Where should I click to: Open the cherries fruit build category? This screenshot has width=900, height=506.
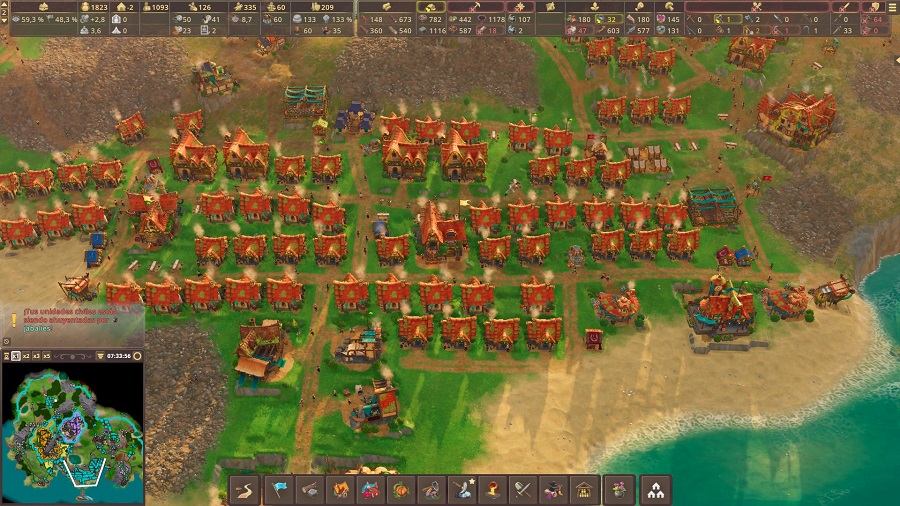370,490
